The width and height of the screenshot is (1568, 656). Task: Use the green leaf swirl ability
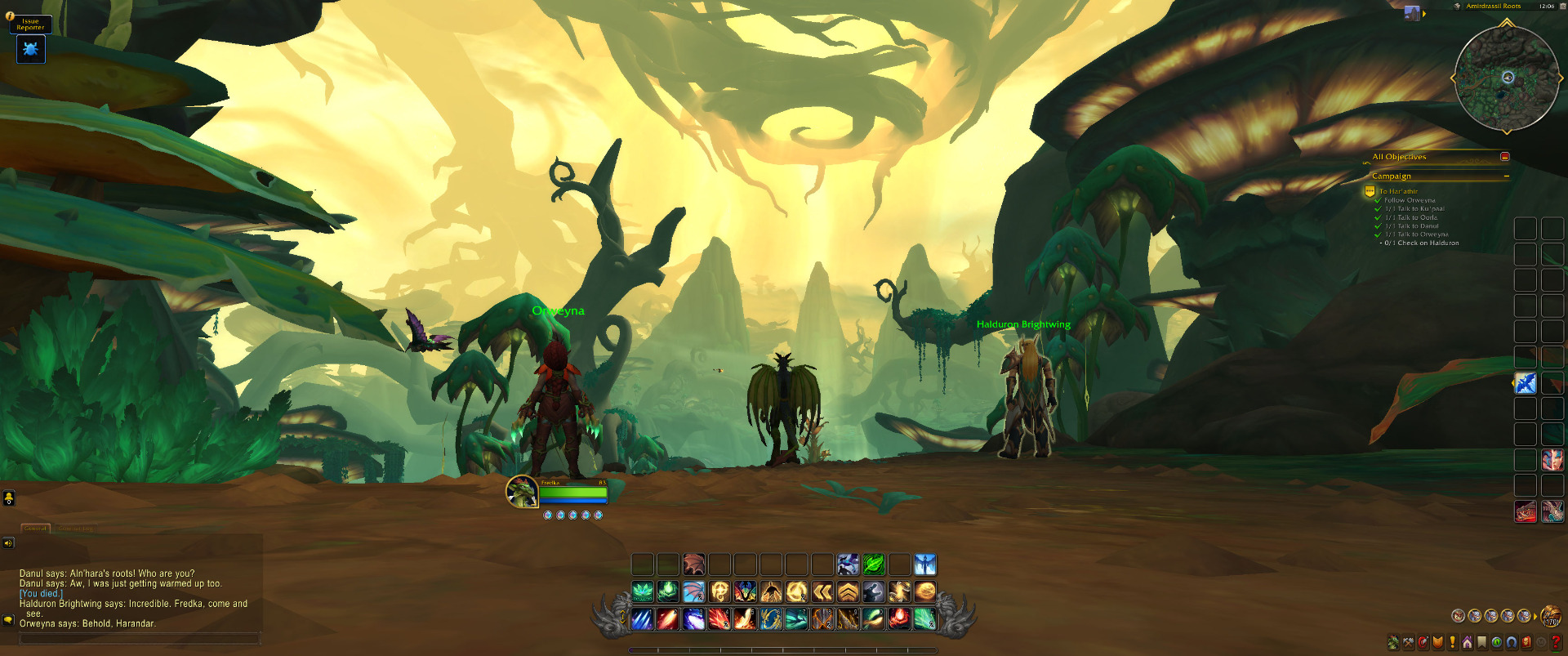[874, 565]
